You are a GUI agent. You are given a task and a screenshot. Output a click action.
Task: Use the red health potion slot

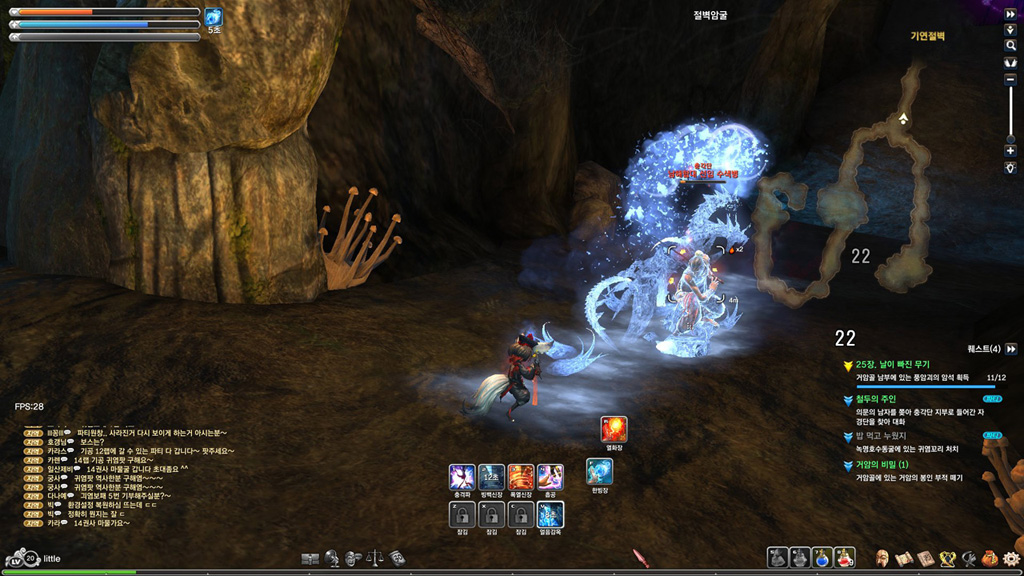click(x=845, y=558)
